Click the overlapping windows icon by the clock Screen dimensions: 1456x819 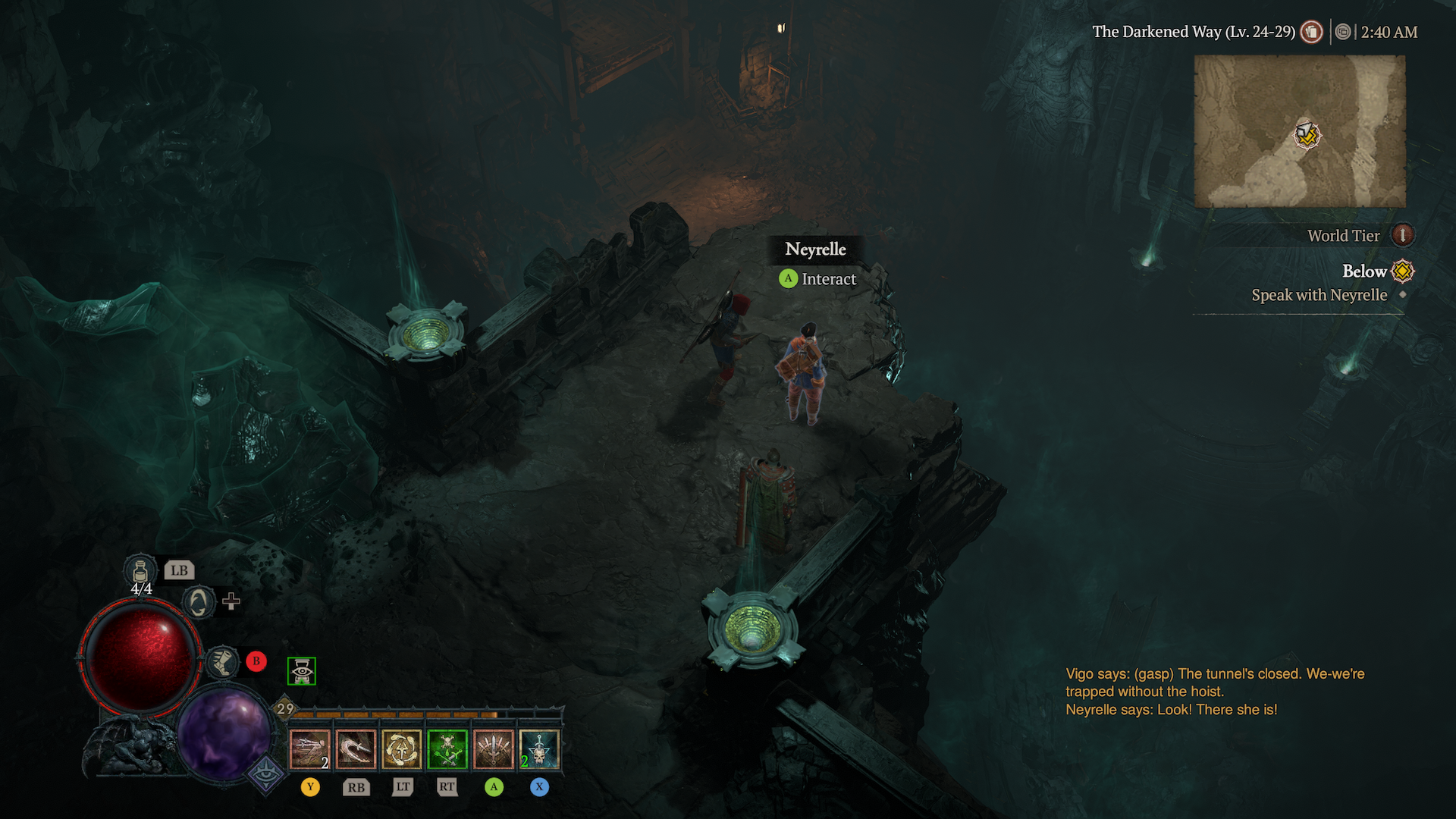(1343, 32)
